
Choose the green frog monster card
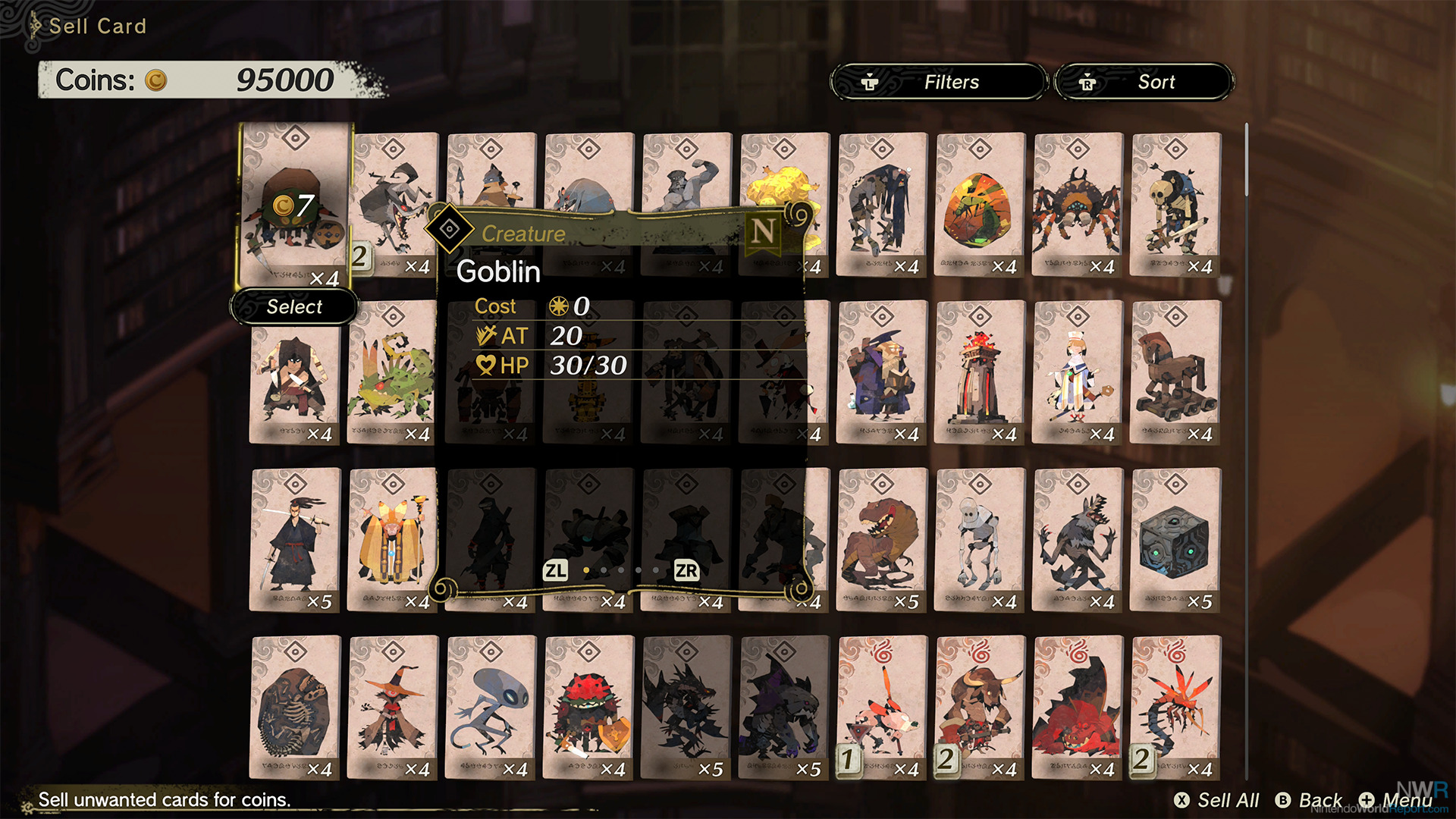click(x=393, y=372)
